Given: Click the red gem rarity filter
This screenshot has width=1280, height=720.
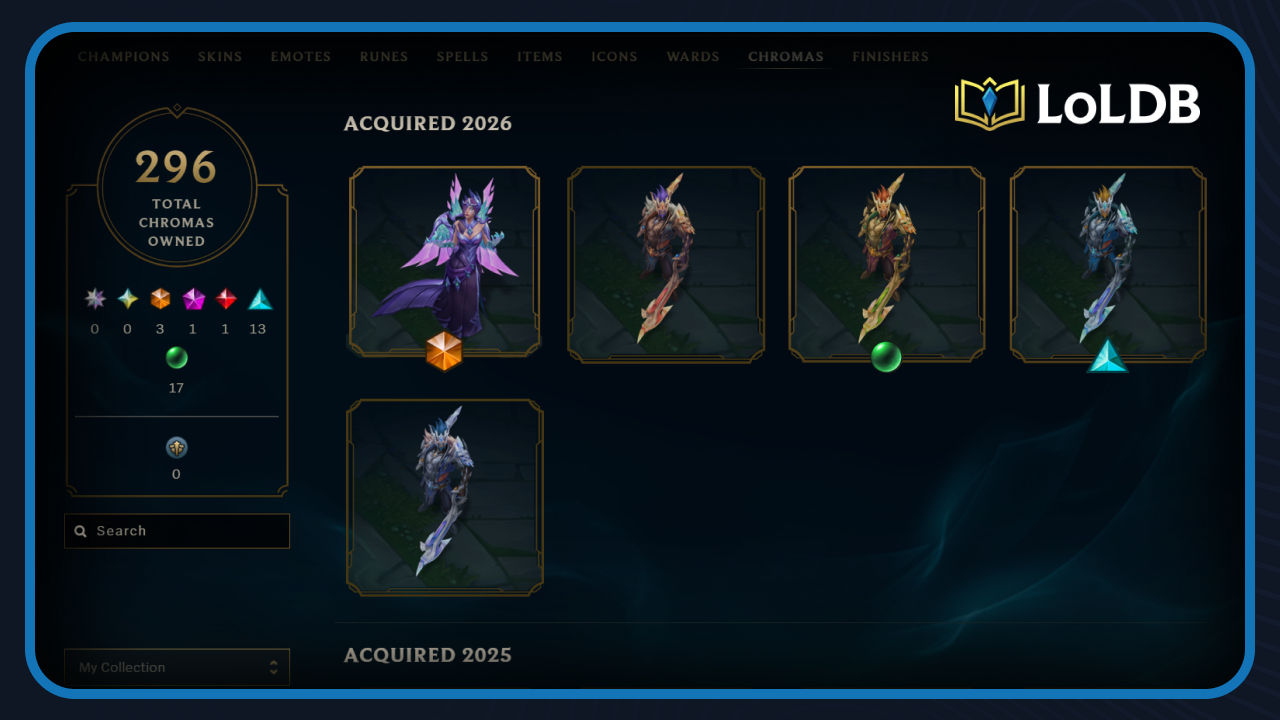Looking at the screenshot, I should (x=225, y=298).
